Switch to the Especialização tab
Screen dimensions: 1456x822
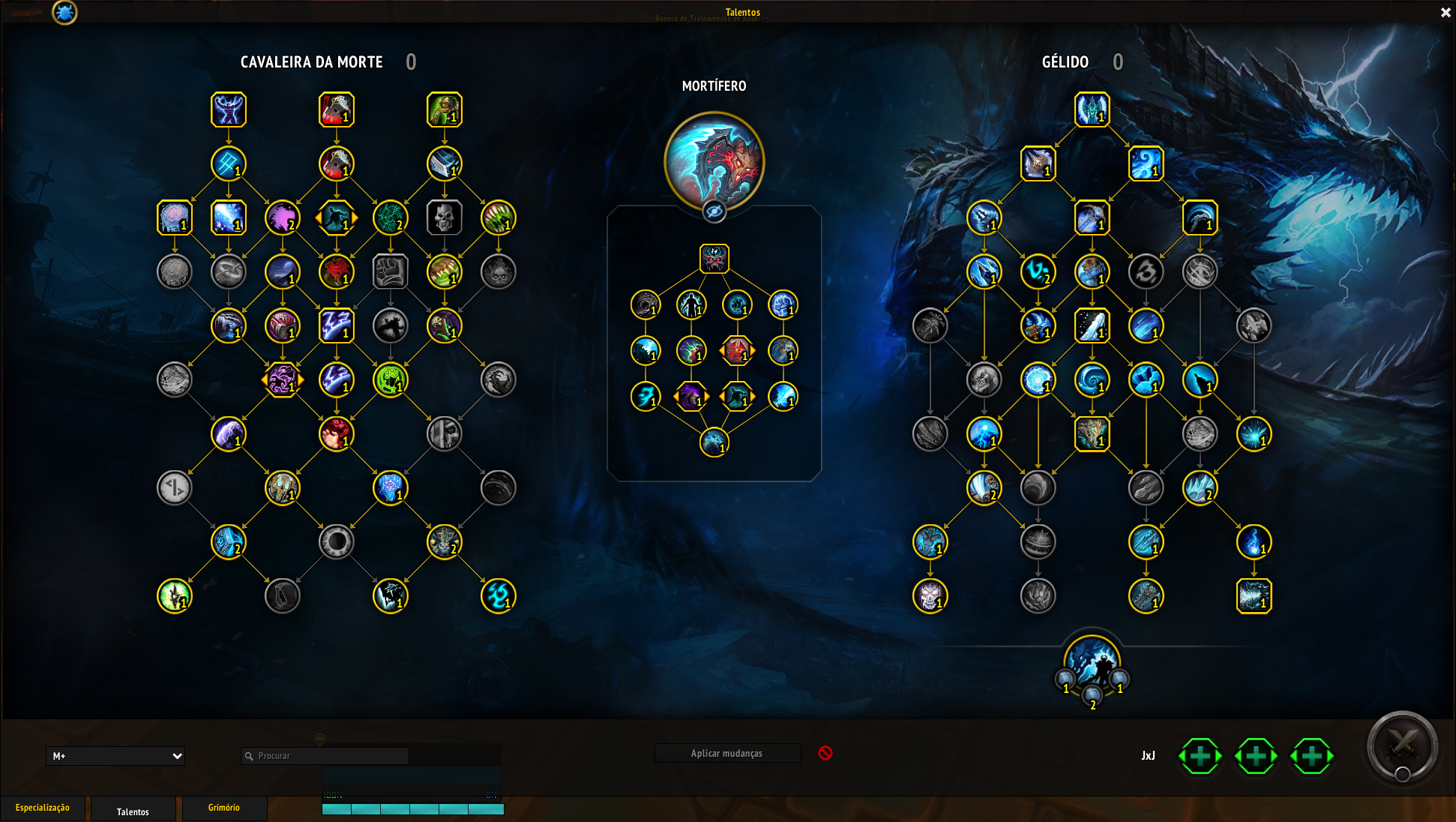click(x=43, y=808)
